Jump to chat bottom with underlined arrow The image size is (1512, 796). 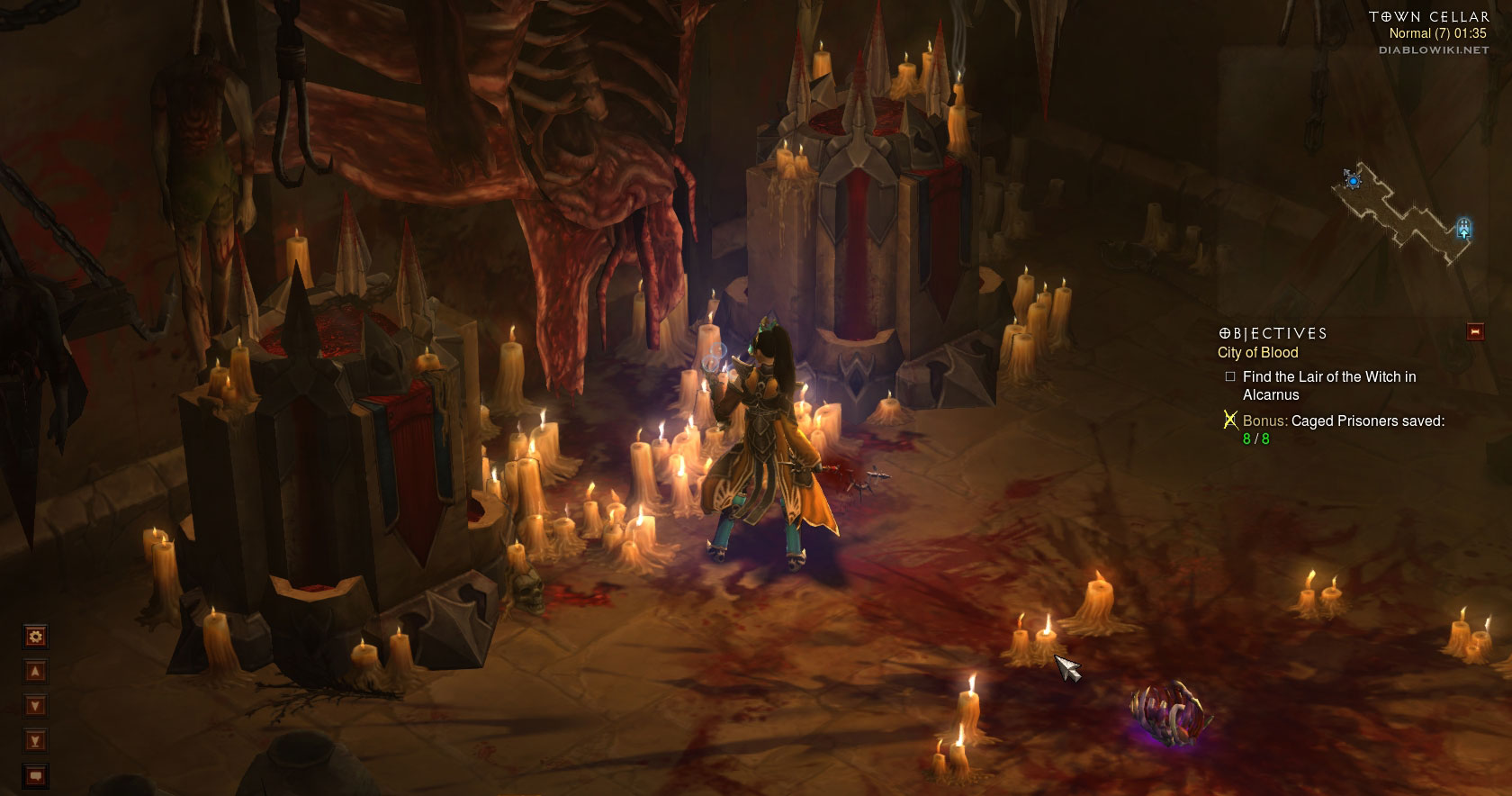[x=36, y=741]
